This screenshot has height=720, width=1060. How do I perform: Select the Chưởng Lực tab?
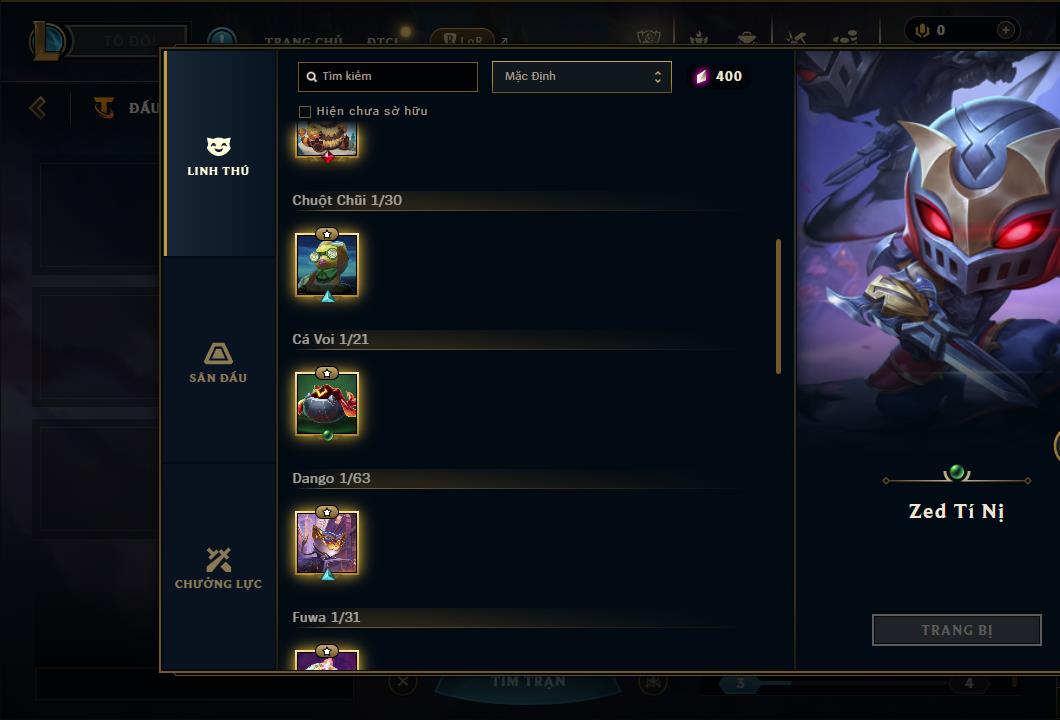[218, 568]
